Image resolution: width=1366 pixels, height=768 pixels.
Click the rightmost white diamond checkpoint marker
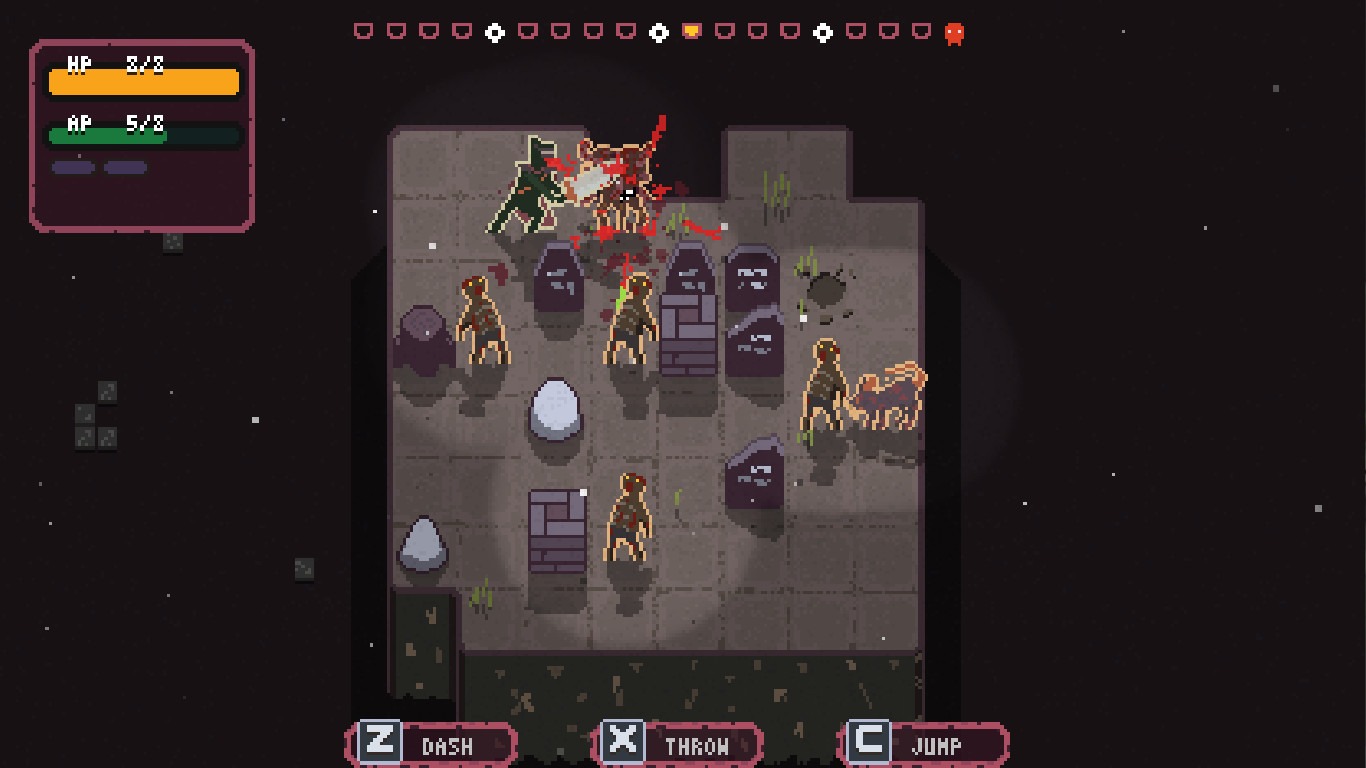822,31
